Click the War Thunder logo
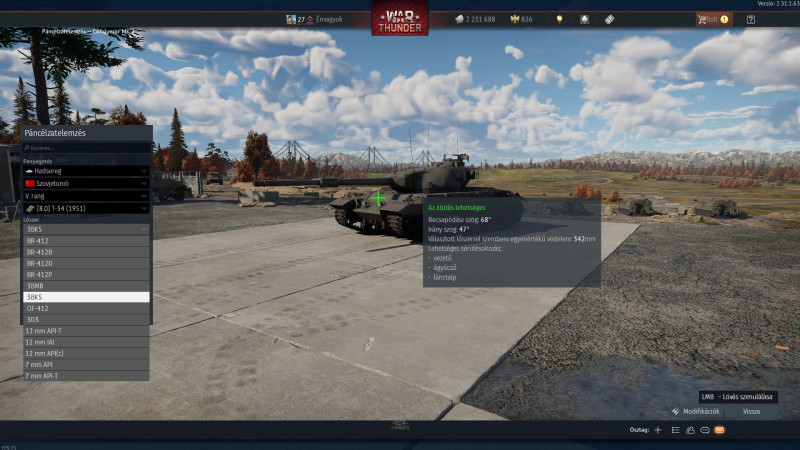The width and height of the screenshot is (800, 450). (x=400, y=20)
